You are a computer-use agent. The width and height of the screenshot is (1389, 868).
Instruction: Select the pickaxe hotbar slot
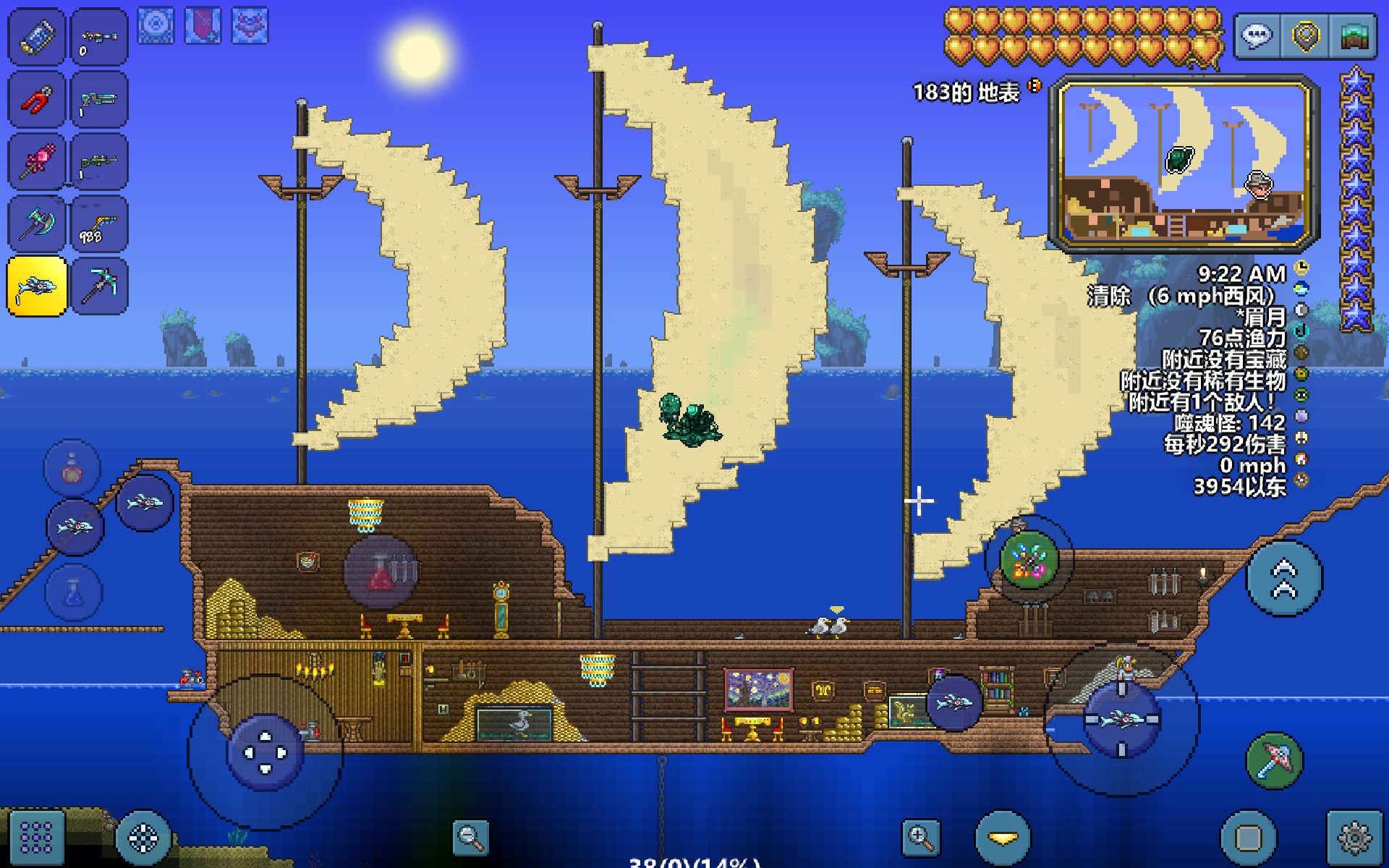[100, 286]
